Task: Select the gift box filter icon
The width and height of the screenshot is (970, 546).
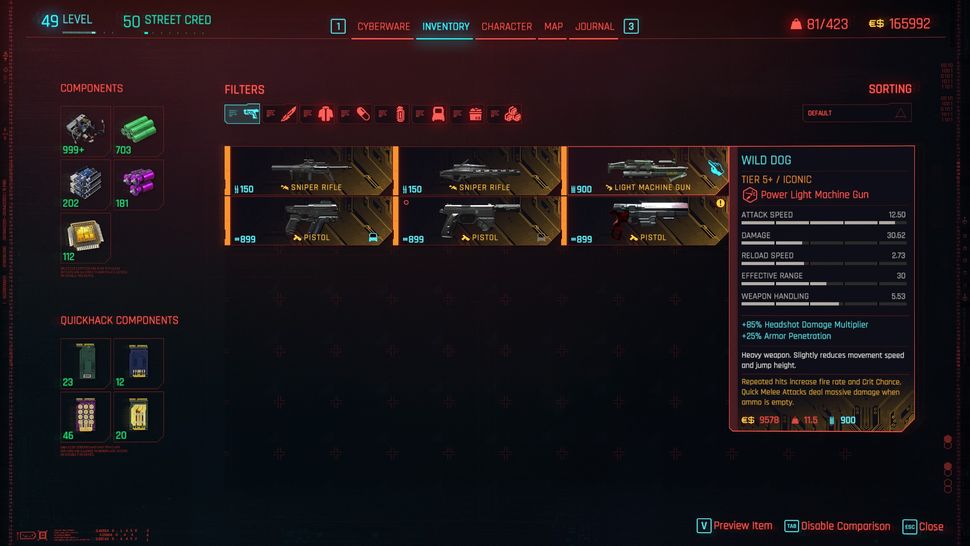Action: (x=475, y=114)
